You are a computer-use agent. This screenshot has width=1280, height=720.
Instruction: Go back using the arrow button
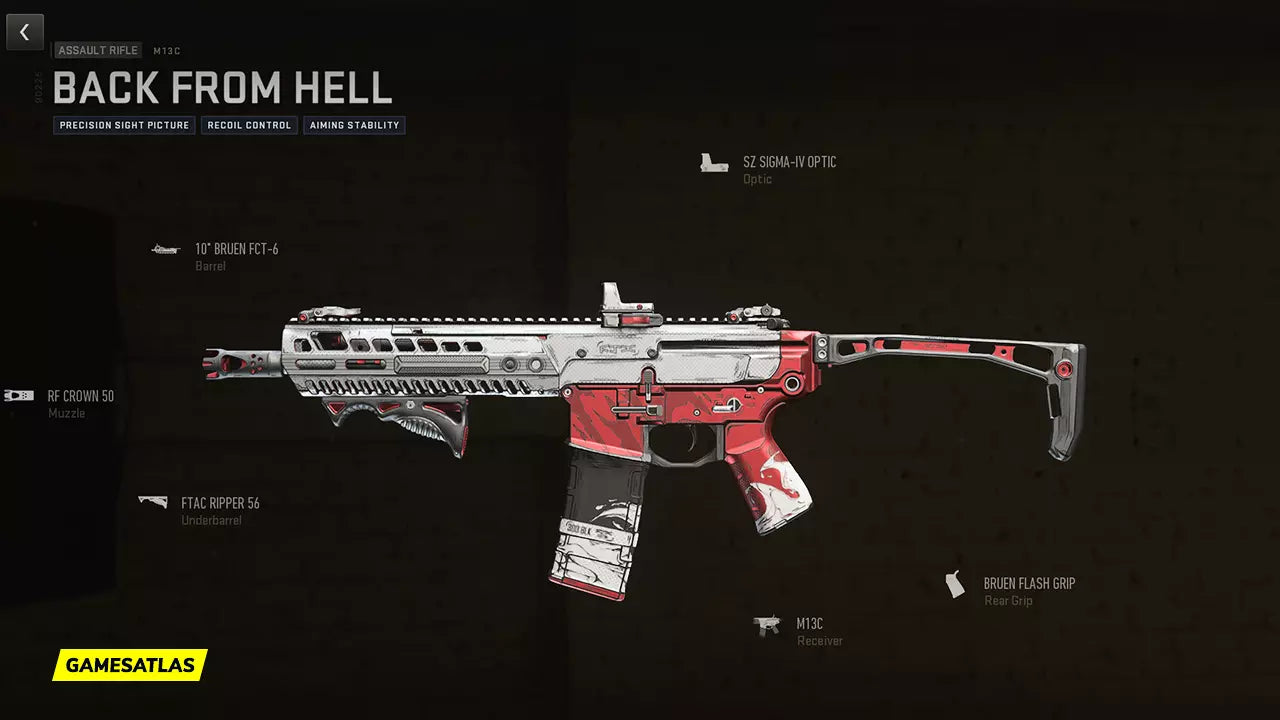coord(25,32)
